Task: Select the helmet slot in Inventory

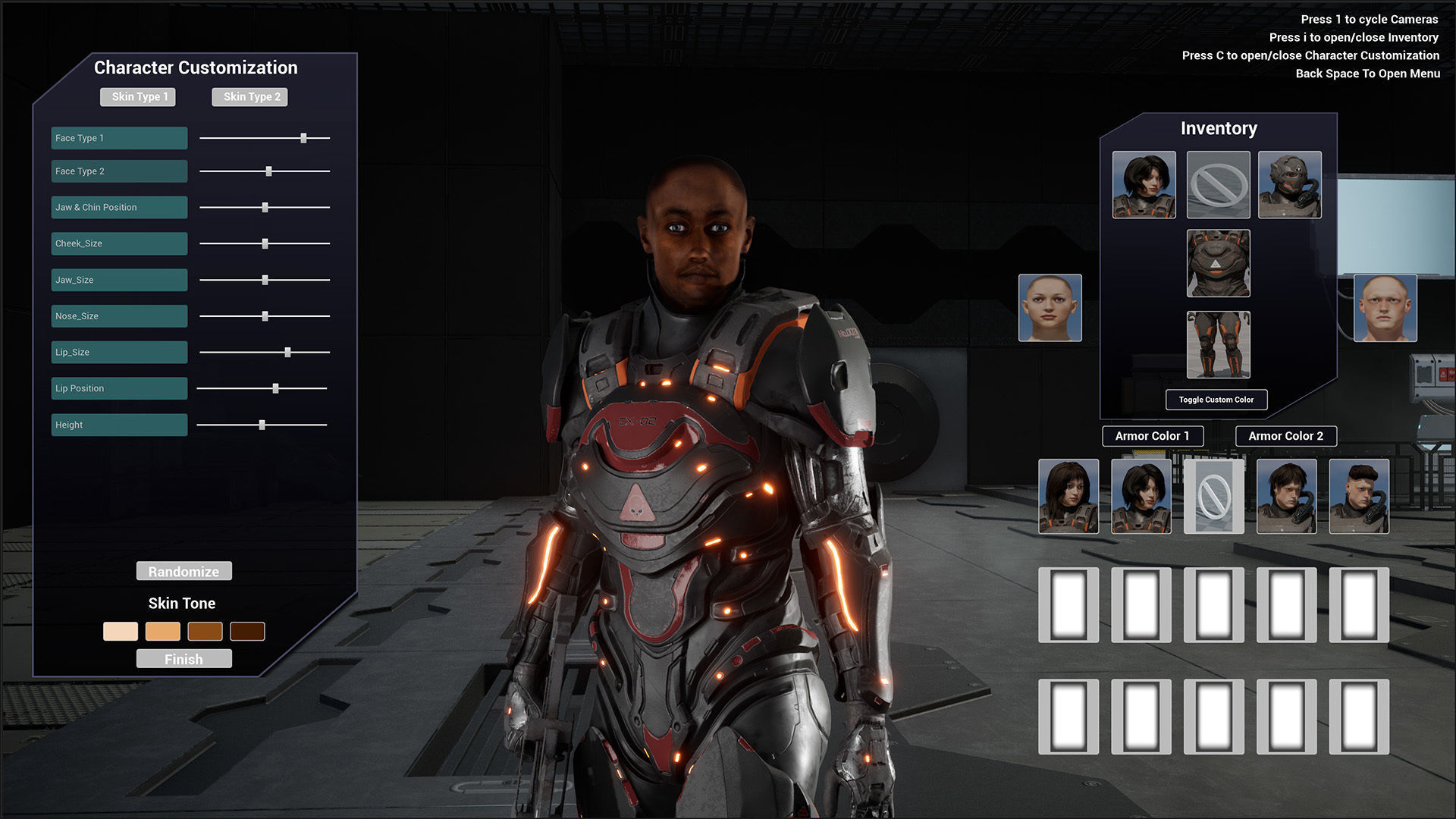Action: [1289, 185]
